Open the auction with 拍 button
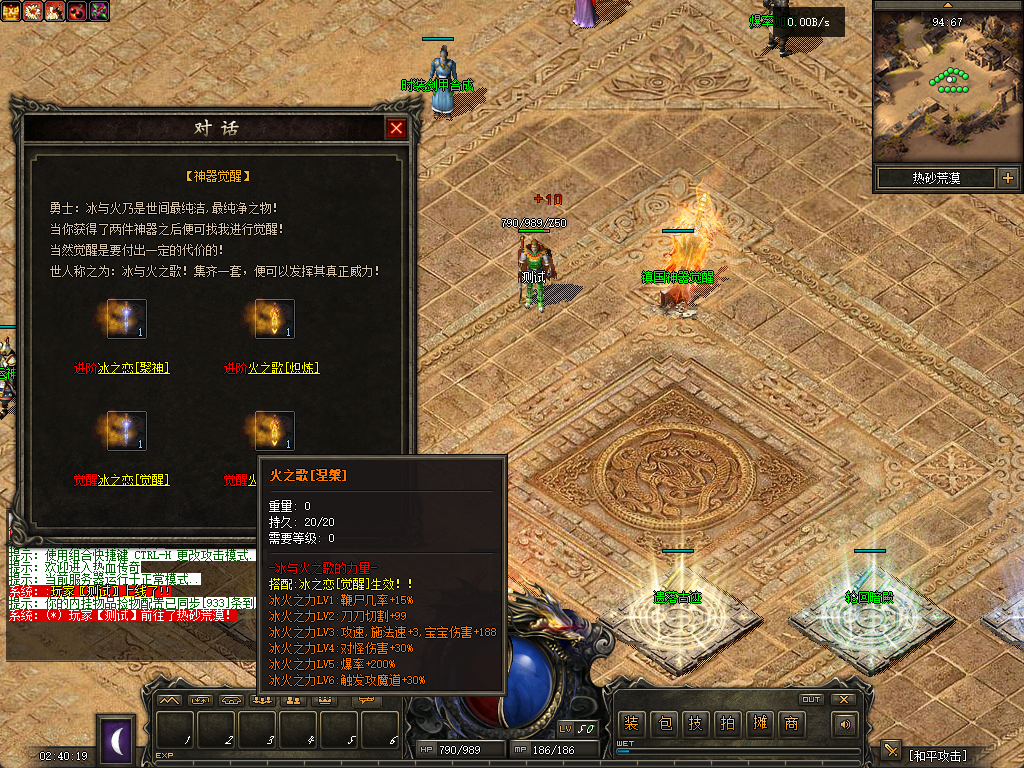 [727, 724]
